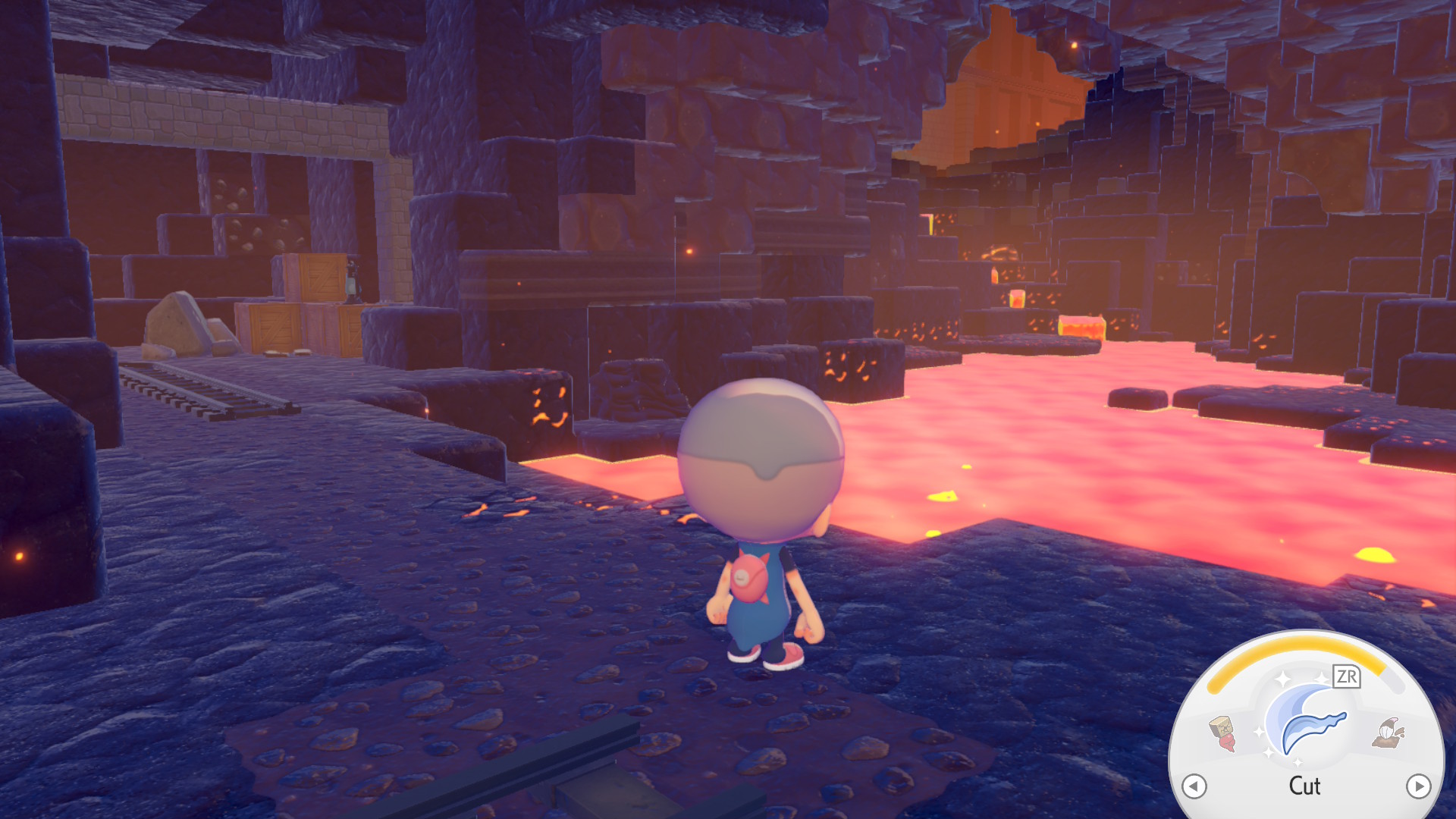This screenshot has height=819, width=1456.
Task: Select the stone block move icon
Action: tap(1222, 733)
